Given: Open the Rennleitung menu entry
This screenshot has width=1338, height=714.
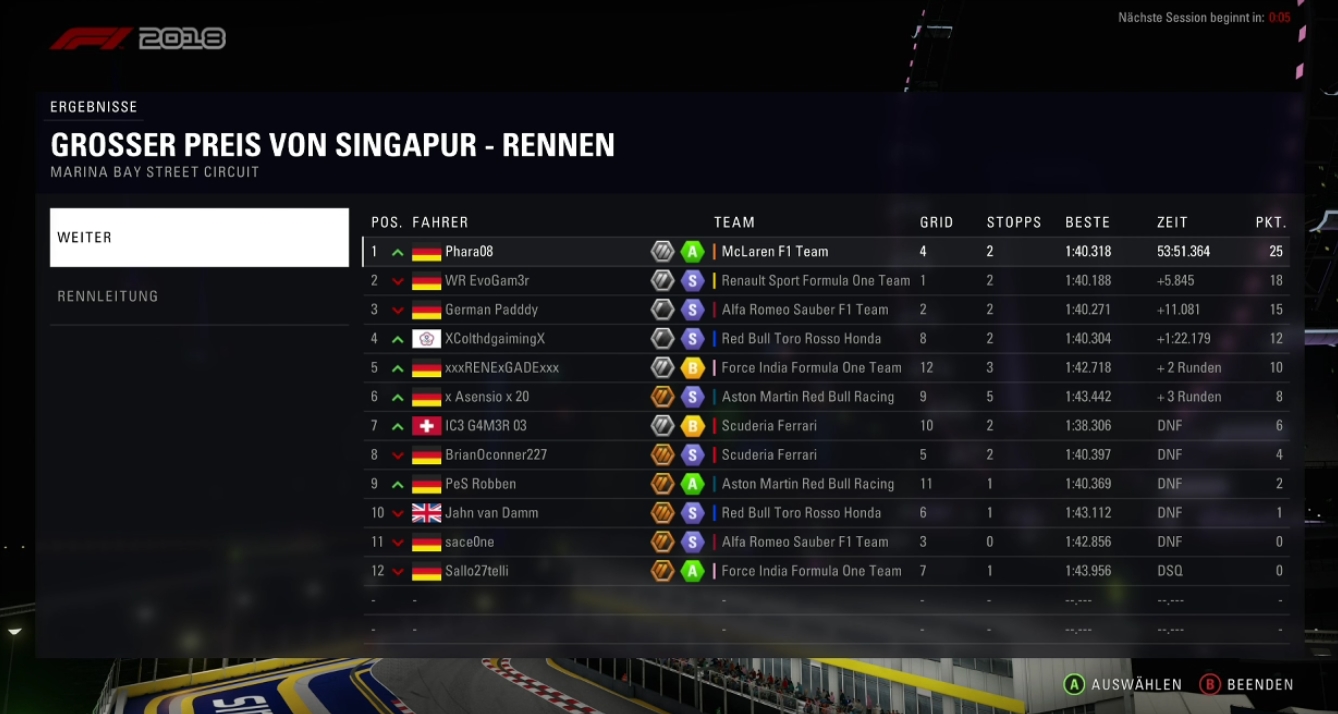Looking at the screenshot, I should tap(199, 296).
